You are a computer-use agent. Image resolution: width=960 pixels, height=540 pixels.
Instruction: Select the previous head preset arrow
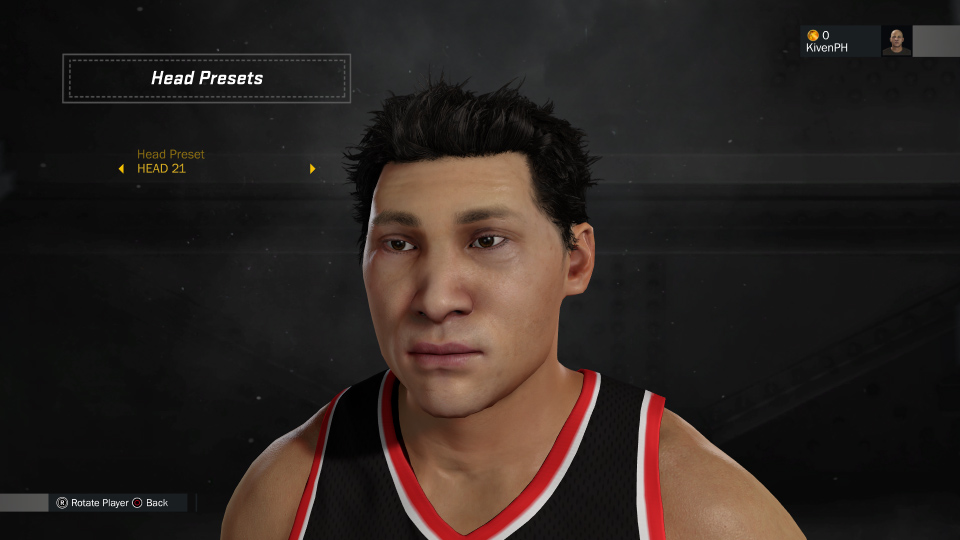[x=121, y=168]
